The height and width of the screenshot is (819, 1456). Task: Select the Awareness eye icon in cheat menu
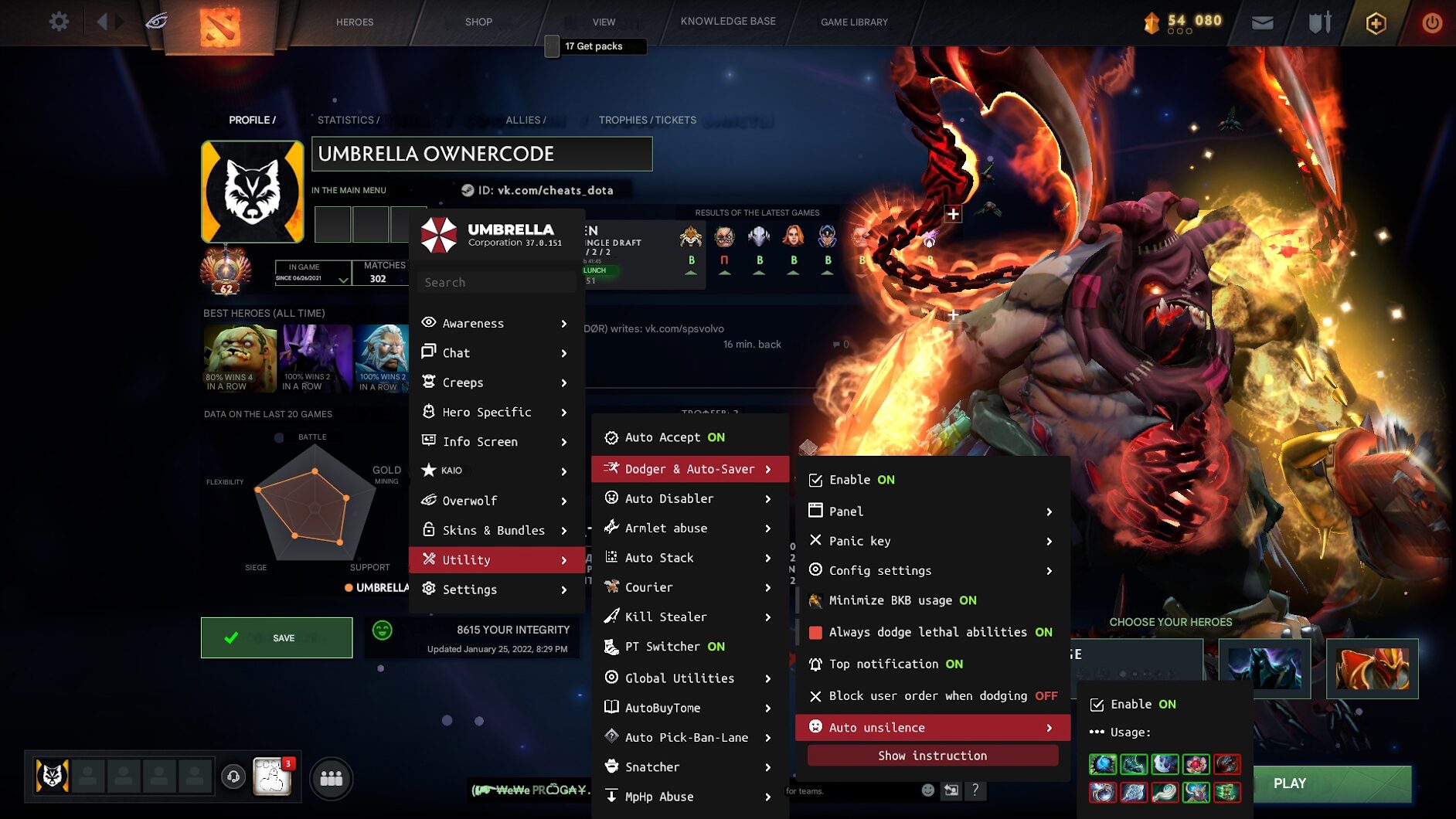(428, 323)
